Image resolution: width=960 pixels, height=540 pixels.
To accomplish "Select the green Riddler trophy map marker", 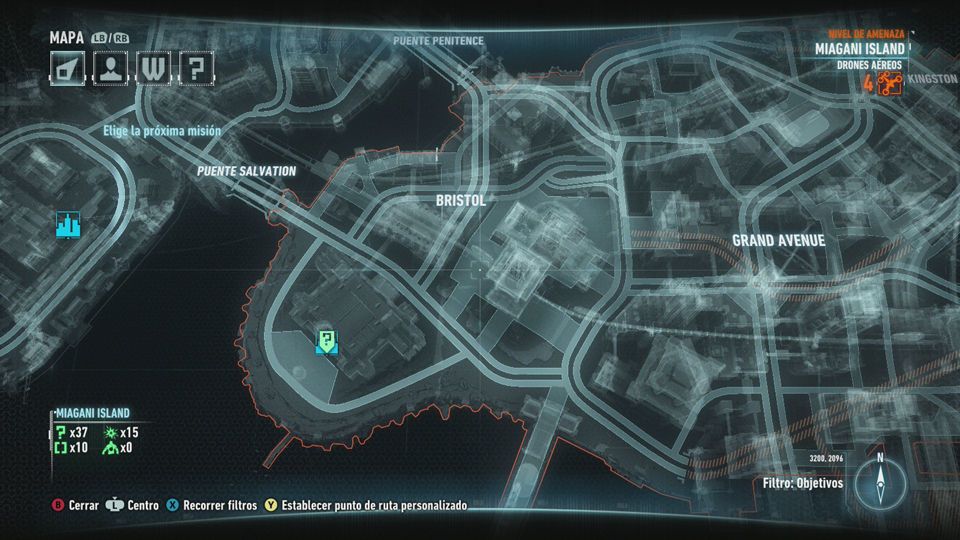I will click(x=326, y=342).
